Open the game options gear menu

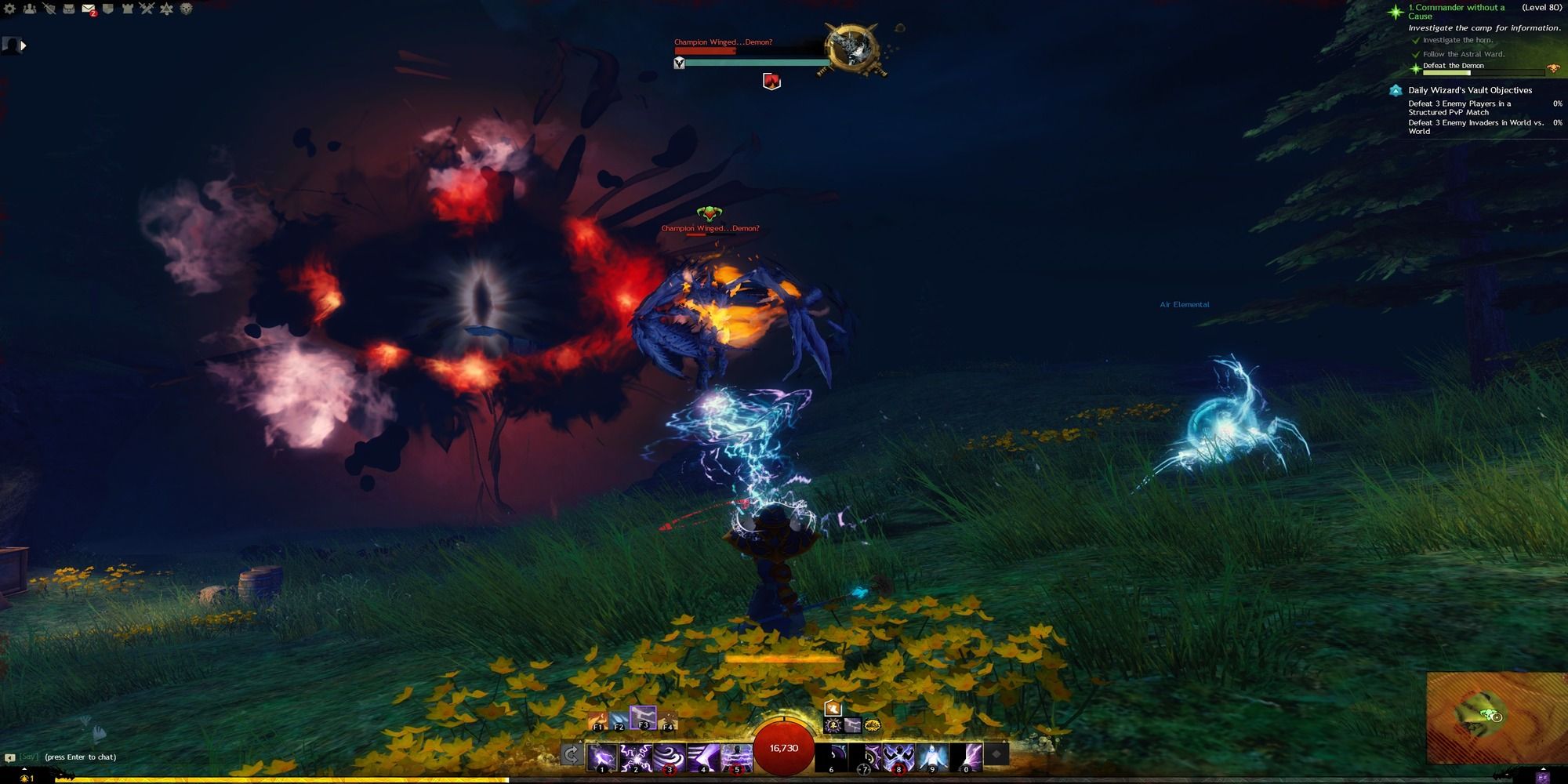[x=9, y=9]
